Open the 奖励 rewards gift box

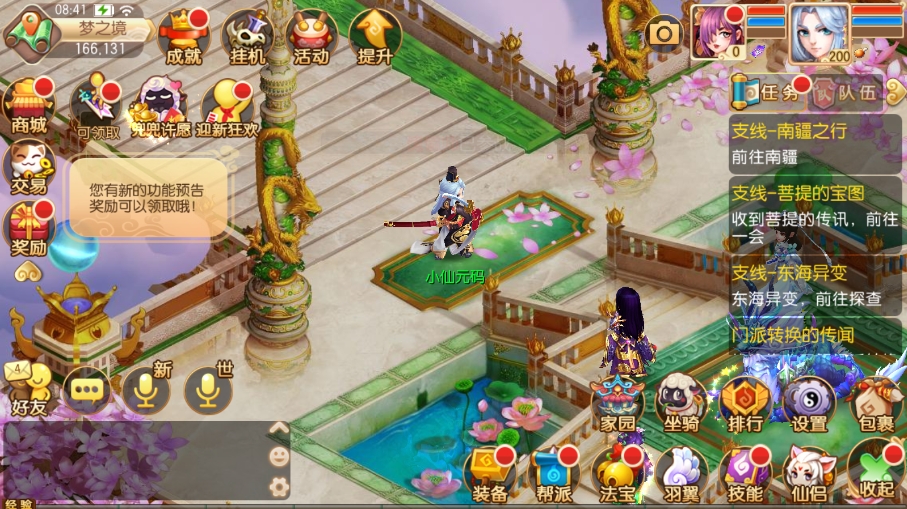tap(29, 228)
